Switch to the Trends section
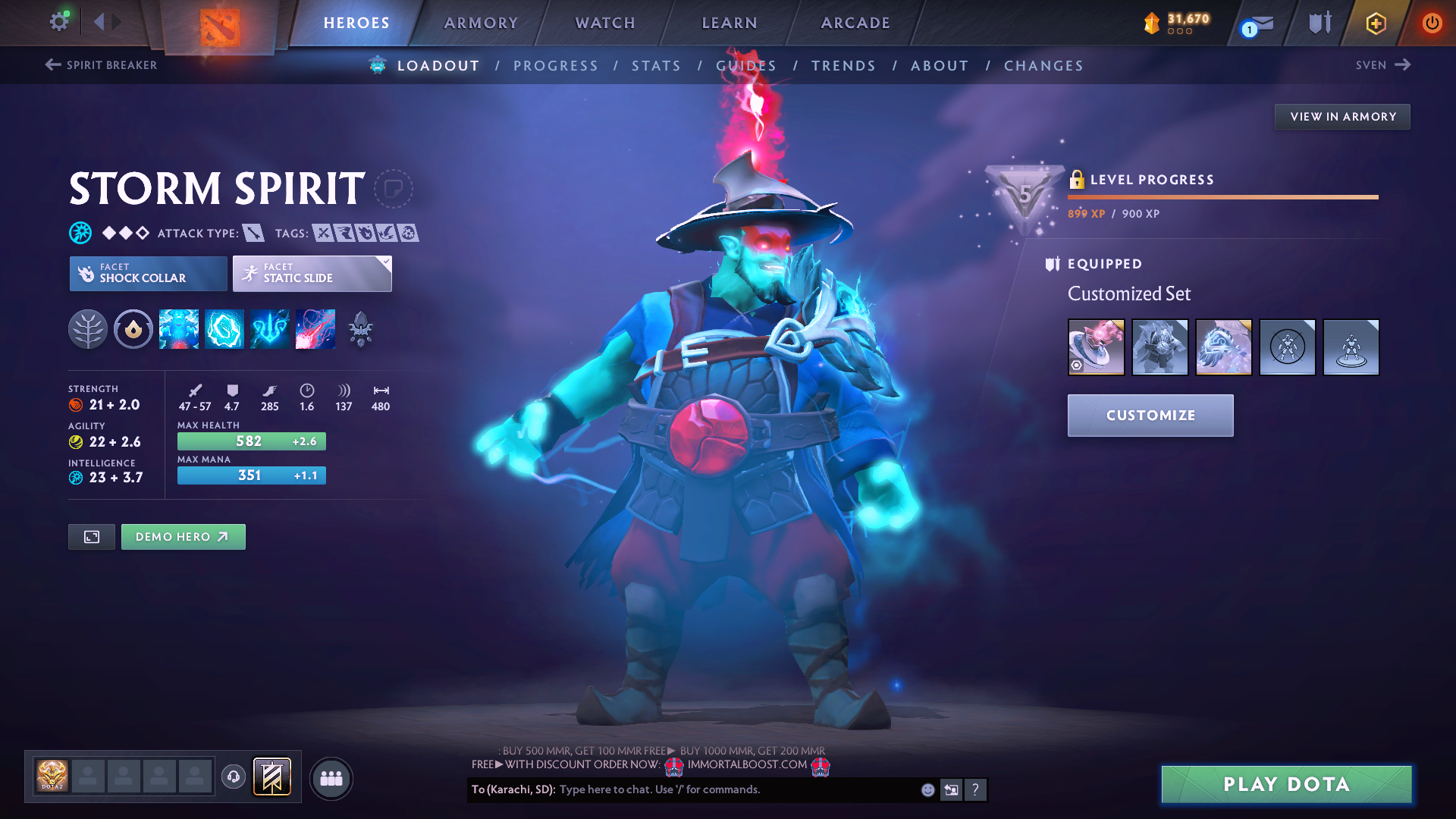 [843, 66]
